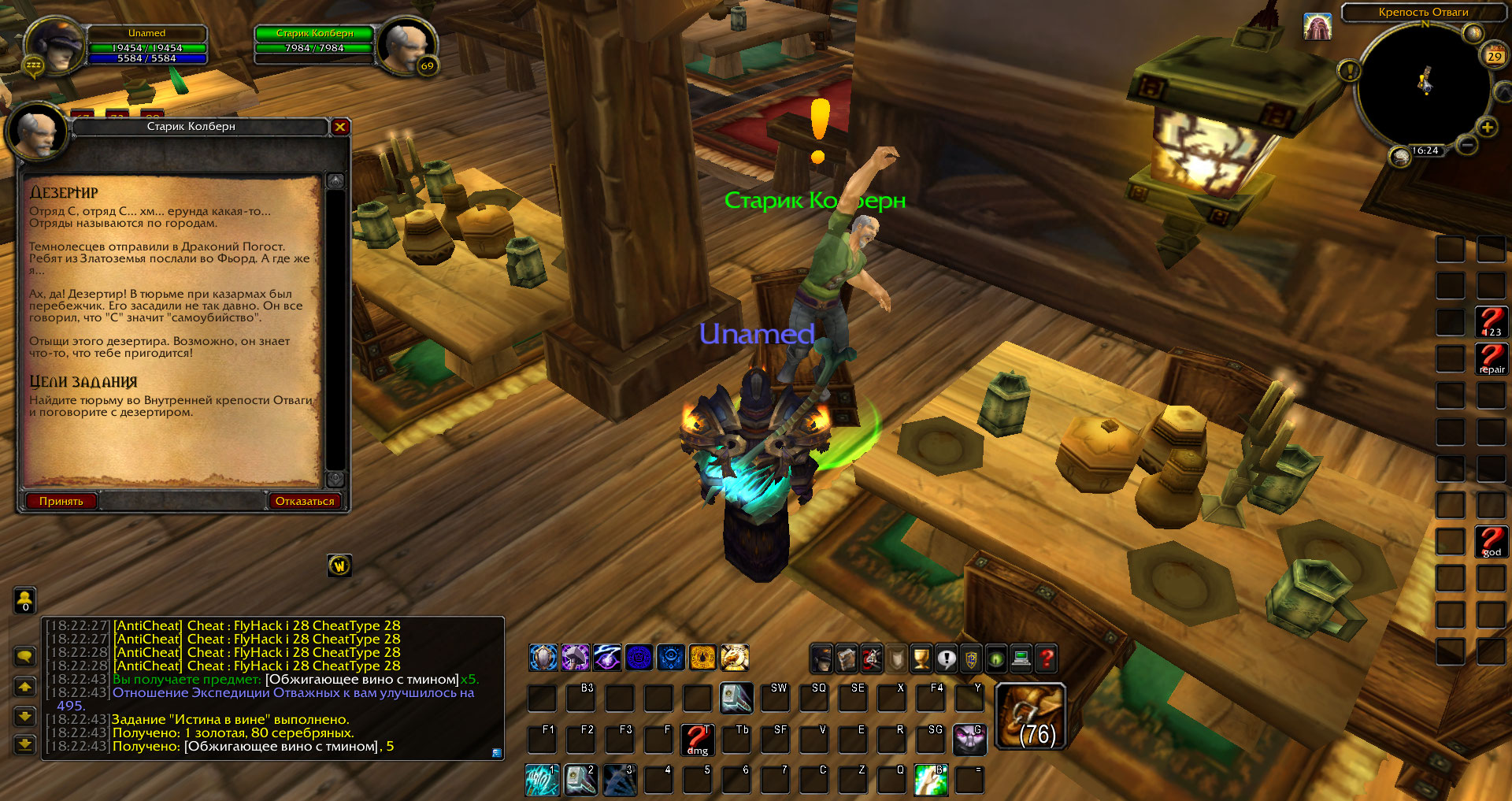Accept the quest with the Принять button
Screen dimensions: 1512x801
click(61, 501)
